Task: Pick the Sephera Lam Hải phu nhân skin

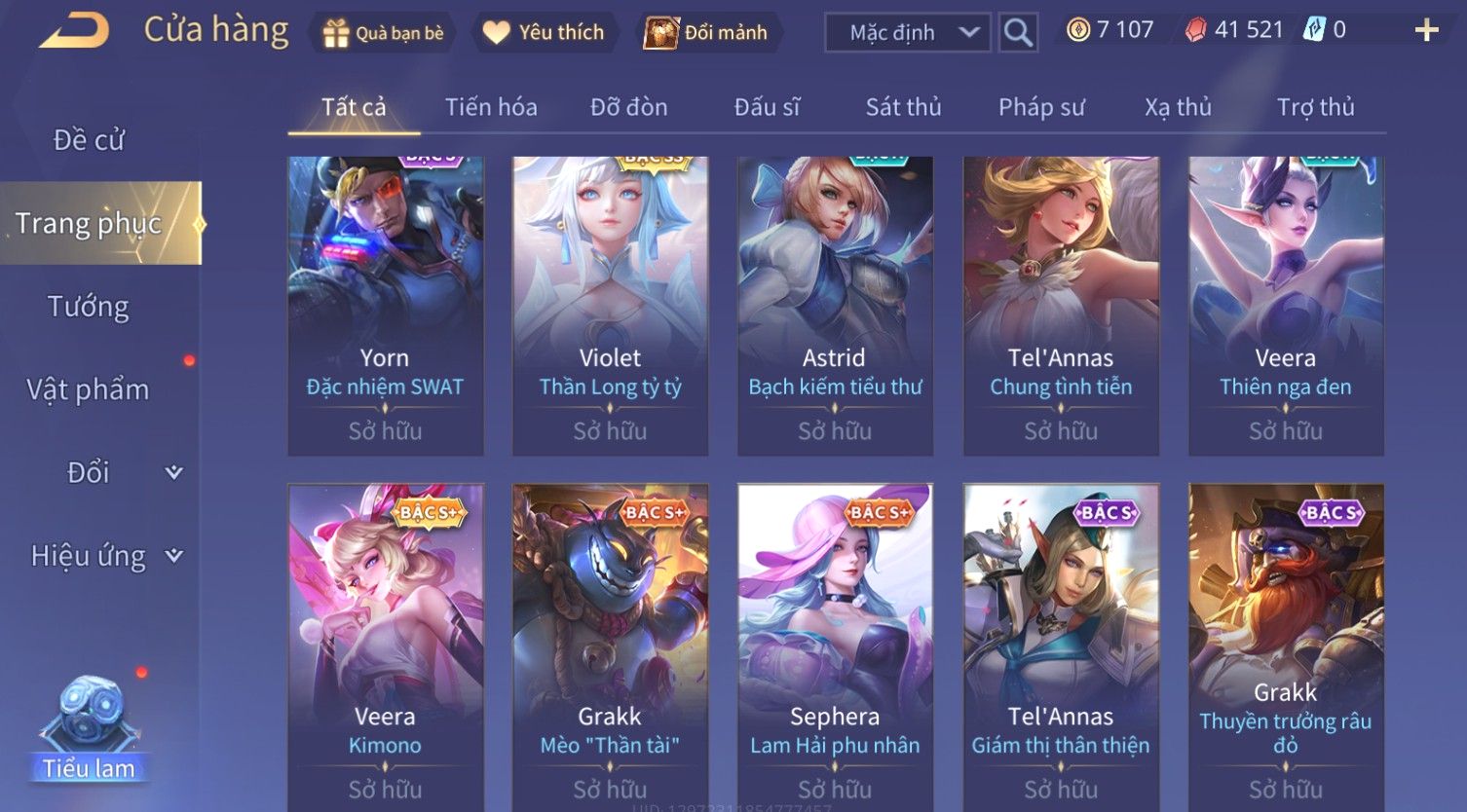Action: click(835, 643)
